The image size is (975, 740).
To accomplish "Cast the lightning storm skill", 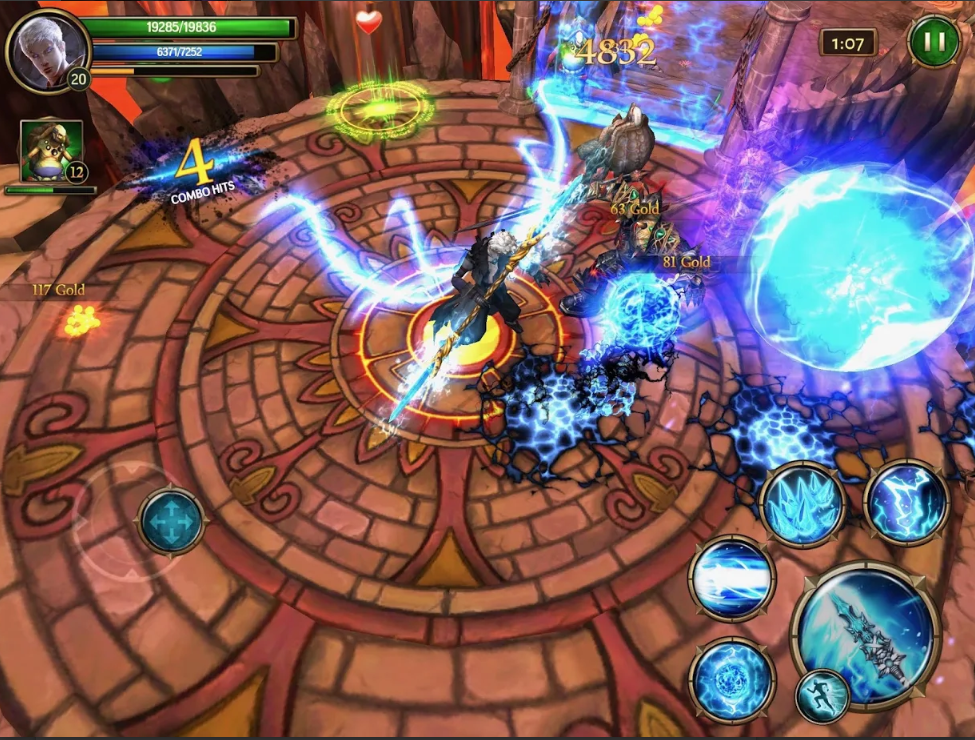I will tap(906, 502).
